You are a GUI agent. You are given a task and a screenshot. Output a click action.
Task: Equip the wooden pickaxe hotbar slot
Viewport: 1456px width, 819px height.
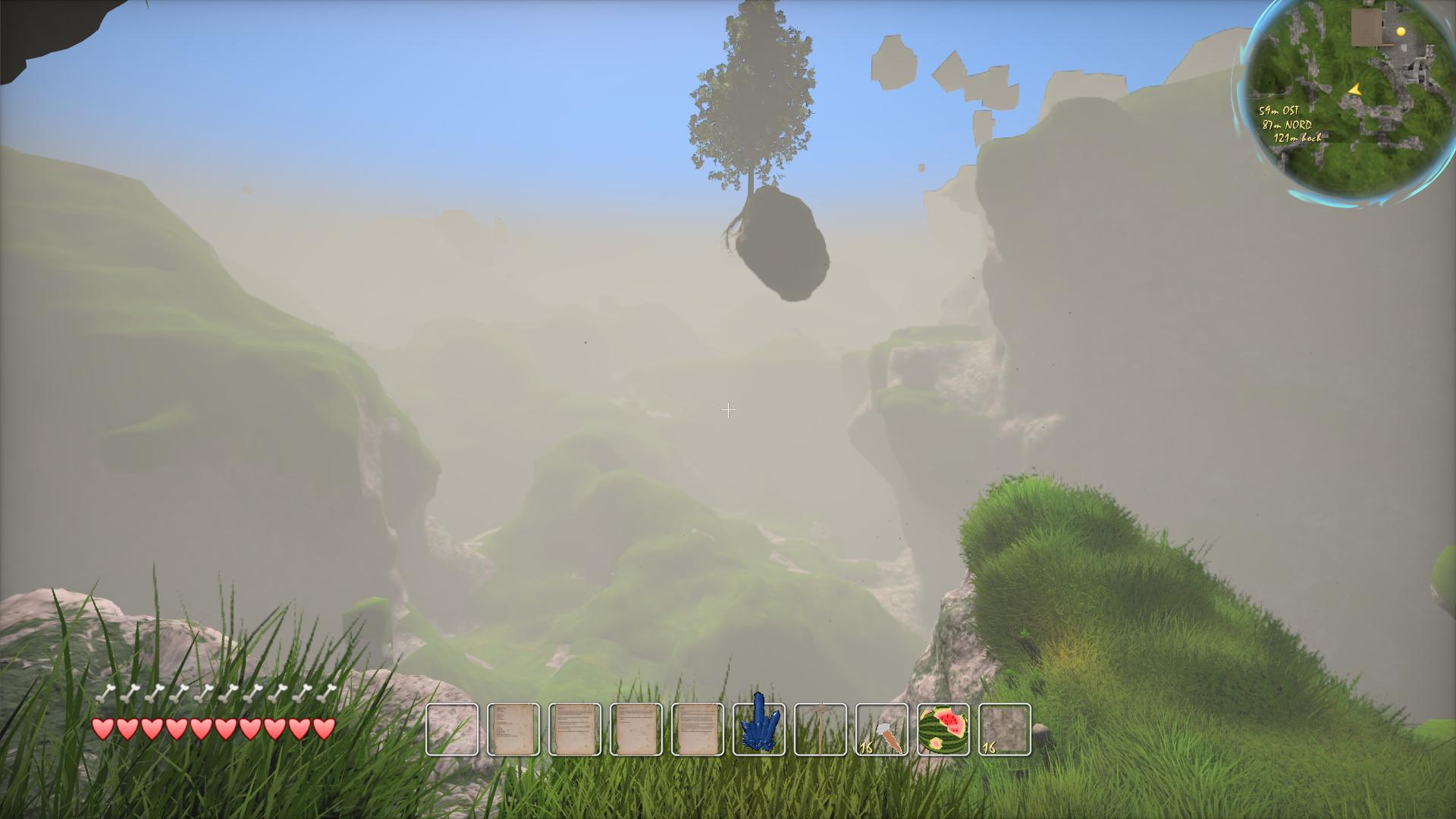coord(821,730)
